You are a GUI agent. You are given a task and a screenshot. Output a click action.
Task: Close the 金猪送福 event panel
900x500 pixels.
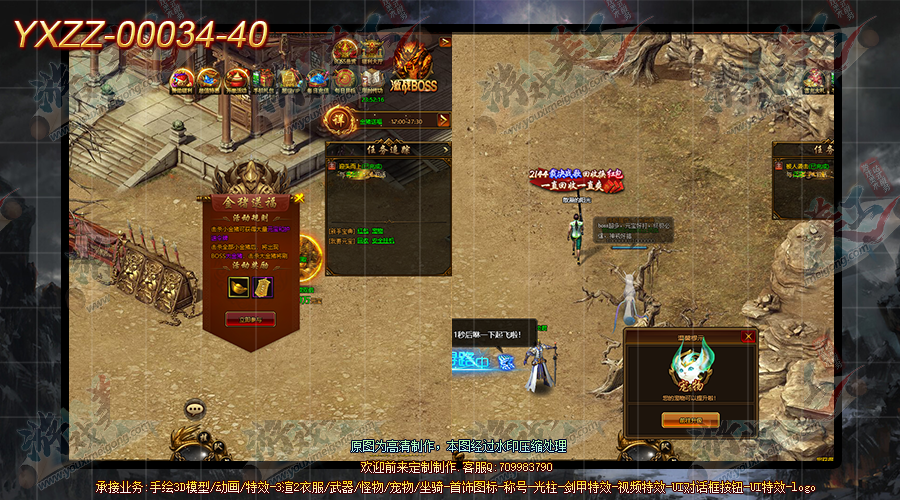297,199
